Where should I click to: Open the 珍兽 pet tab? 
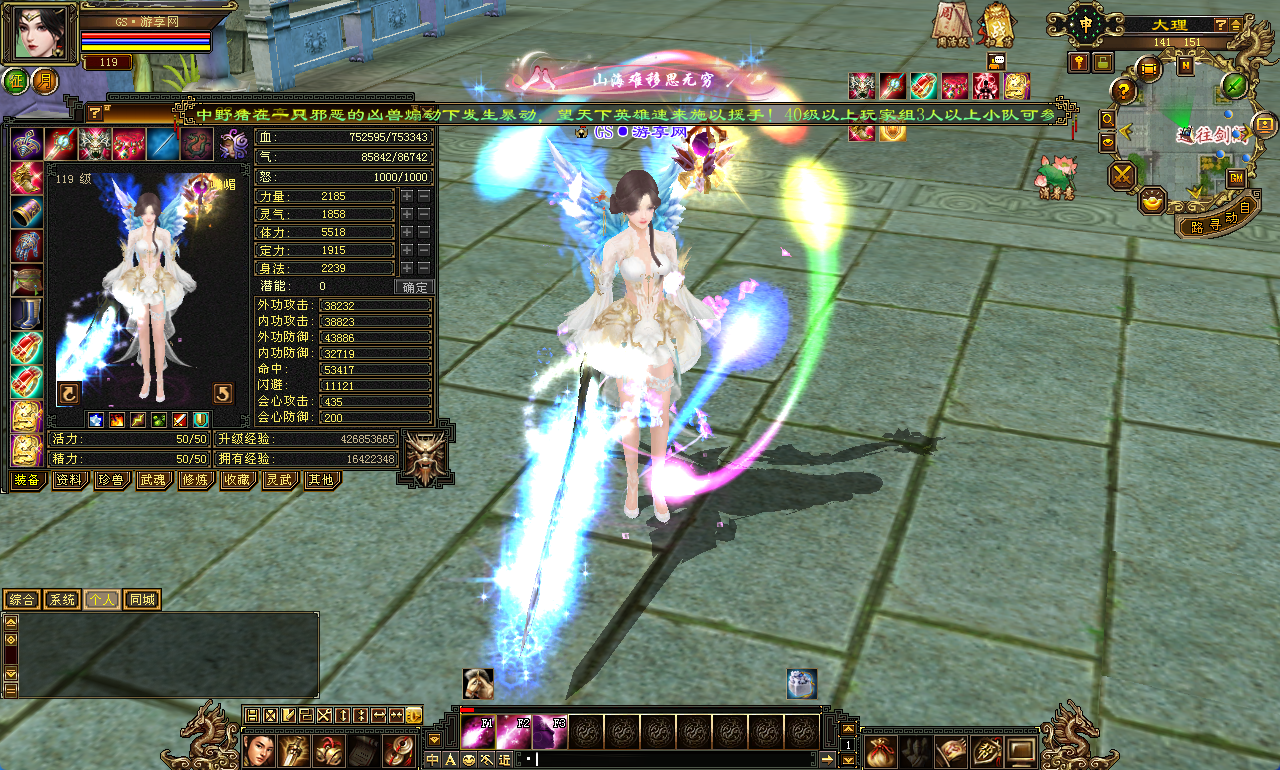[x=111, y=480]
